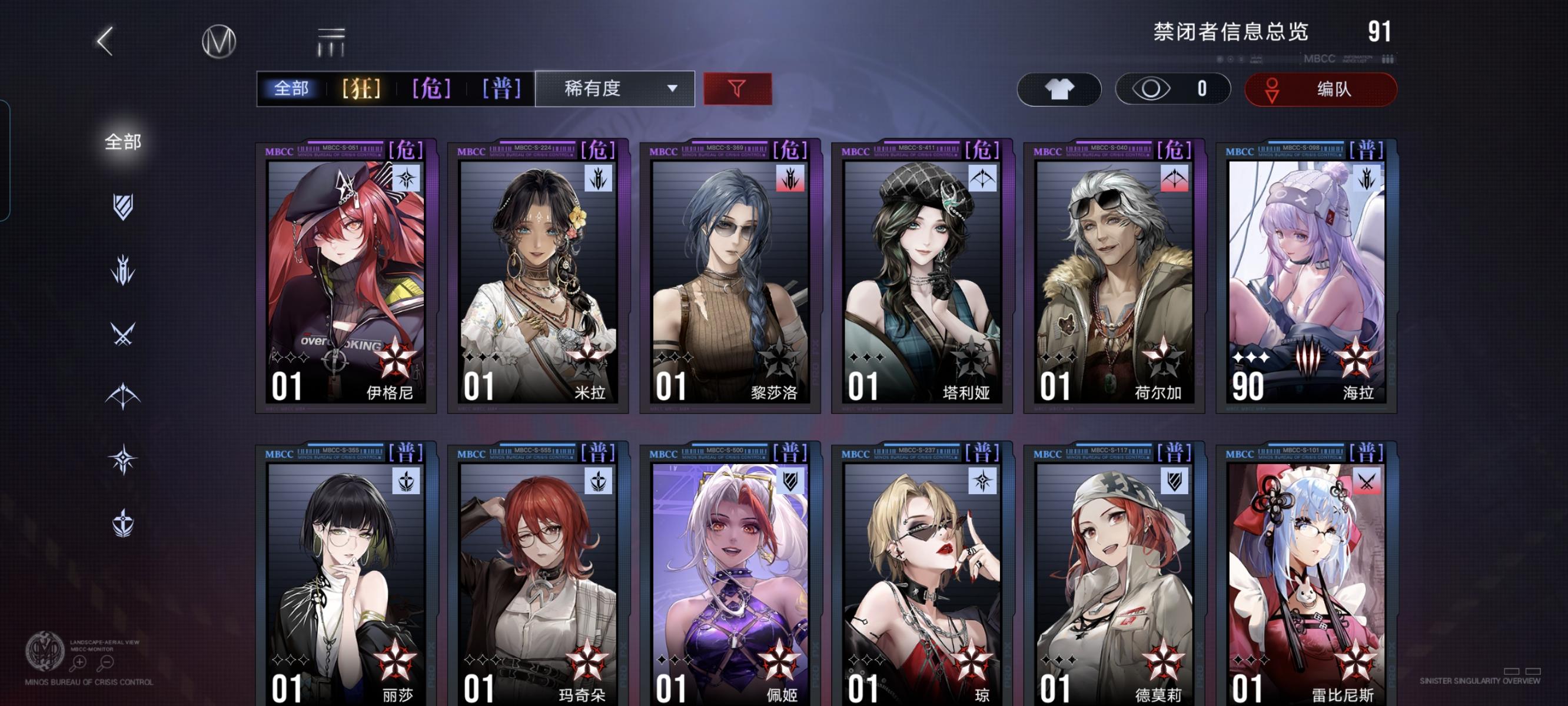1568x706 pixels.
Task: Select the [危] rarity filter toggle
Action: (x=430, y=89)
